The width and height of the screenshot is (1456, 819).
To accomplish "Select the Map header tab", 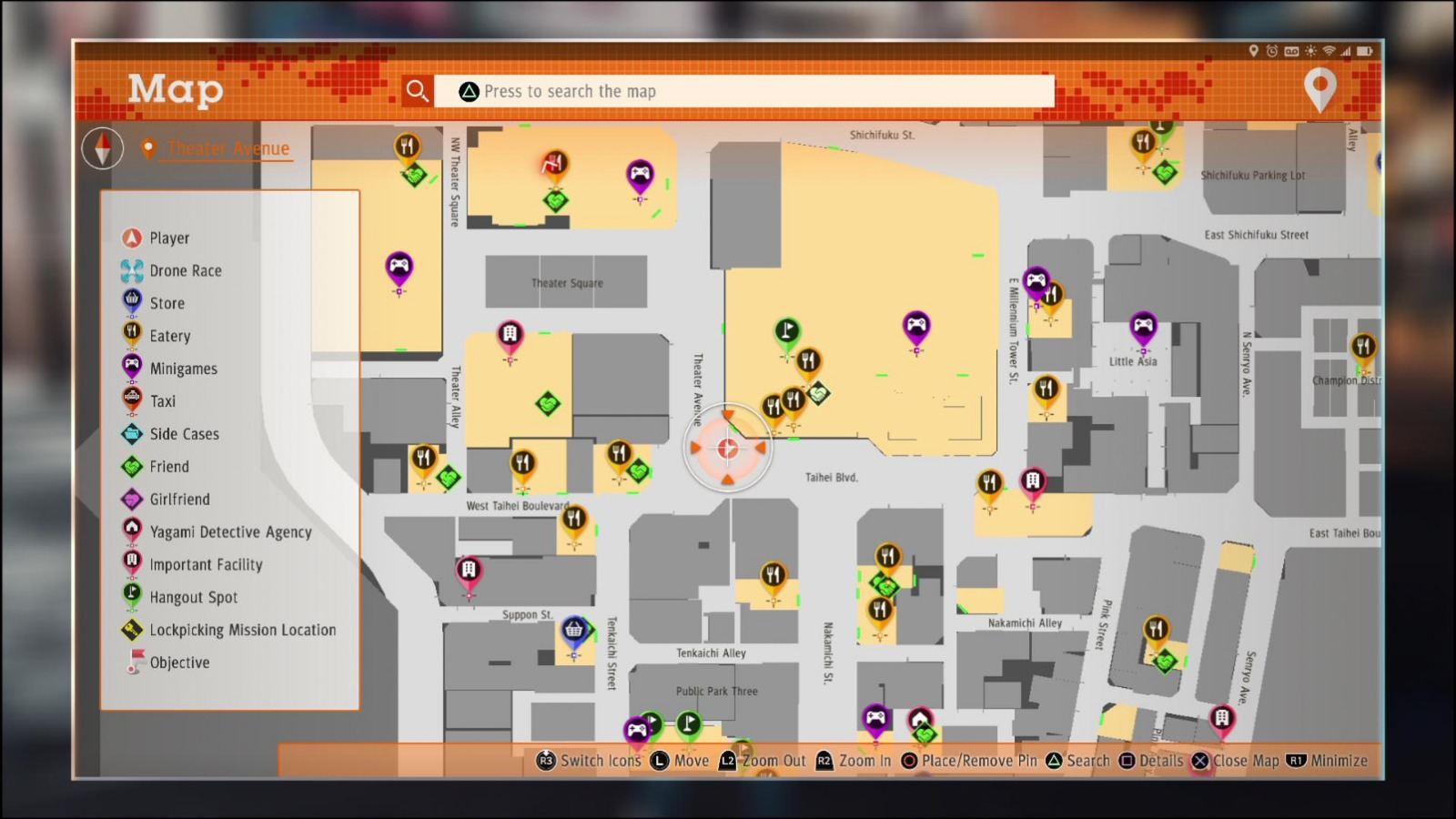I will tap(176, 90).
